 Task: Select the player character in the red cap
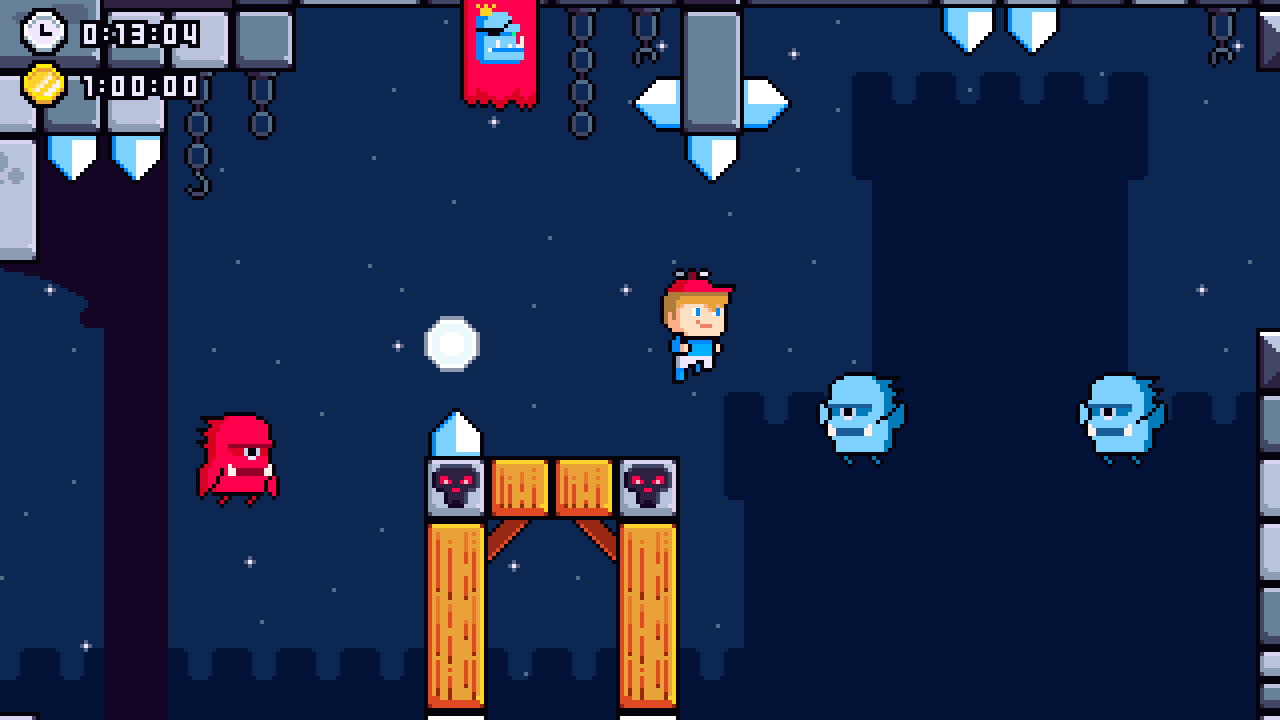pos(695,325)
